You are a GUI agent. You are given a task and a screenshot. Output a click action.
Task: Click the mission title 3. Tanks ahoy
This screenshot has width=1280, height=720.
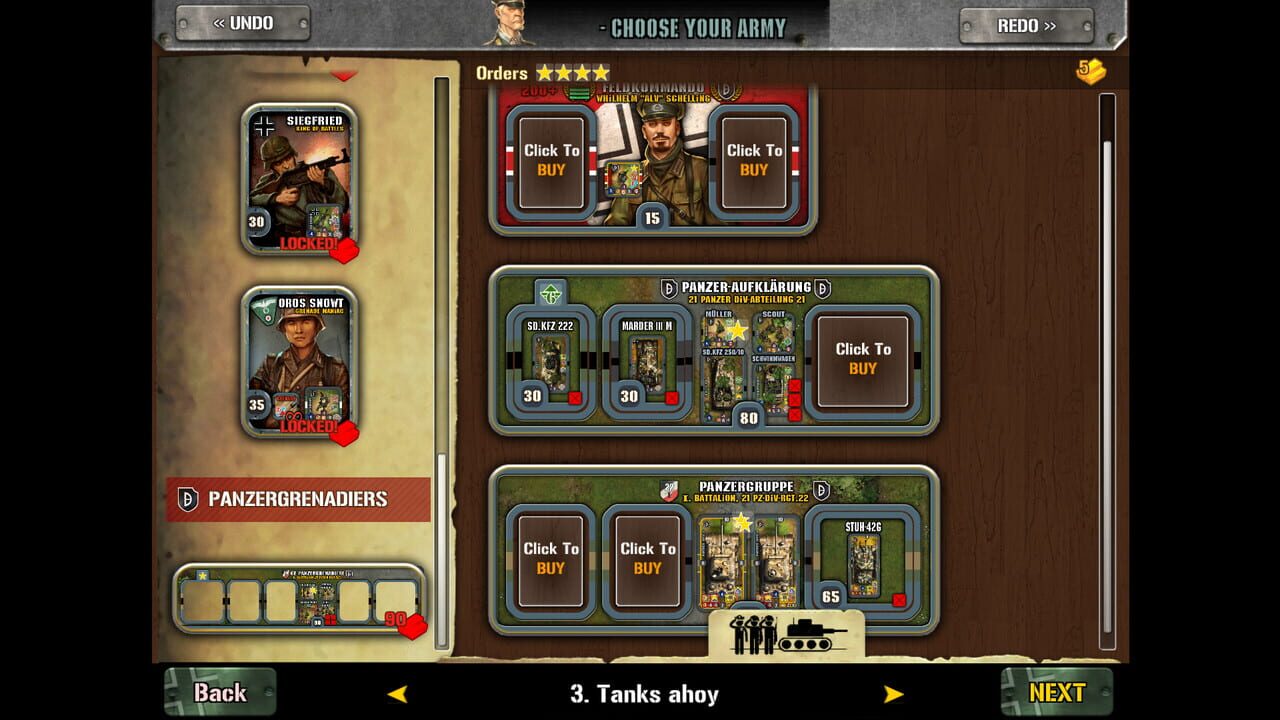tap(646, 693)
